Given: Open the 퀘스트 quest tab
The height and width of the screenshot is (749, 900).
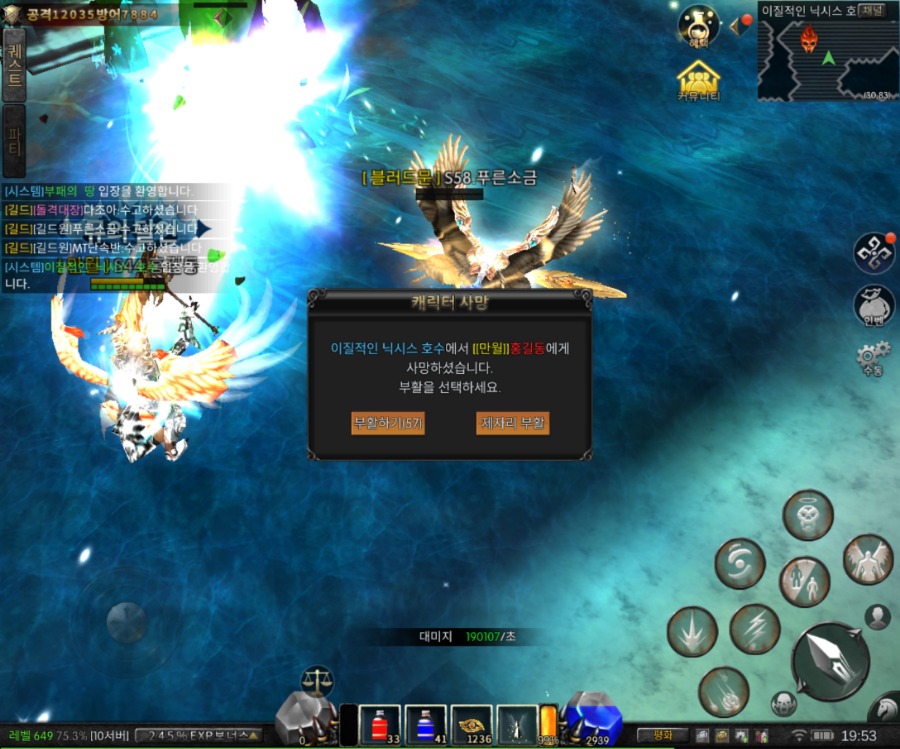Looking at the screenshot, I should coord(14,63).
